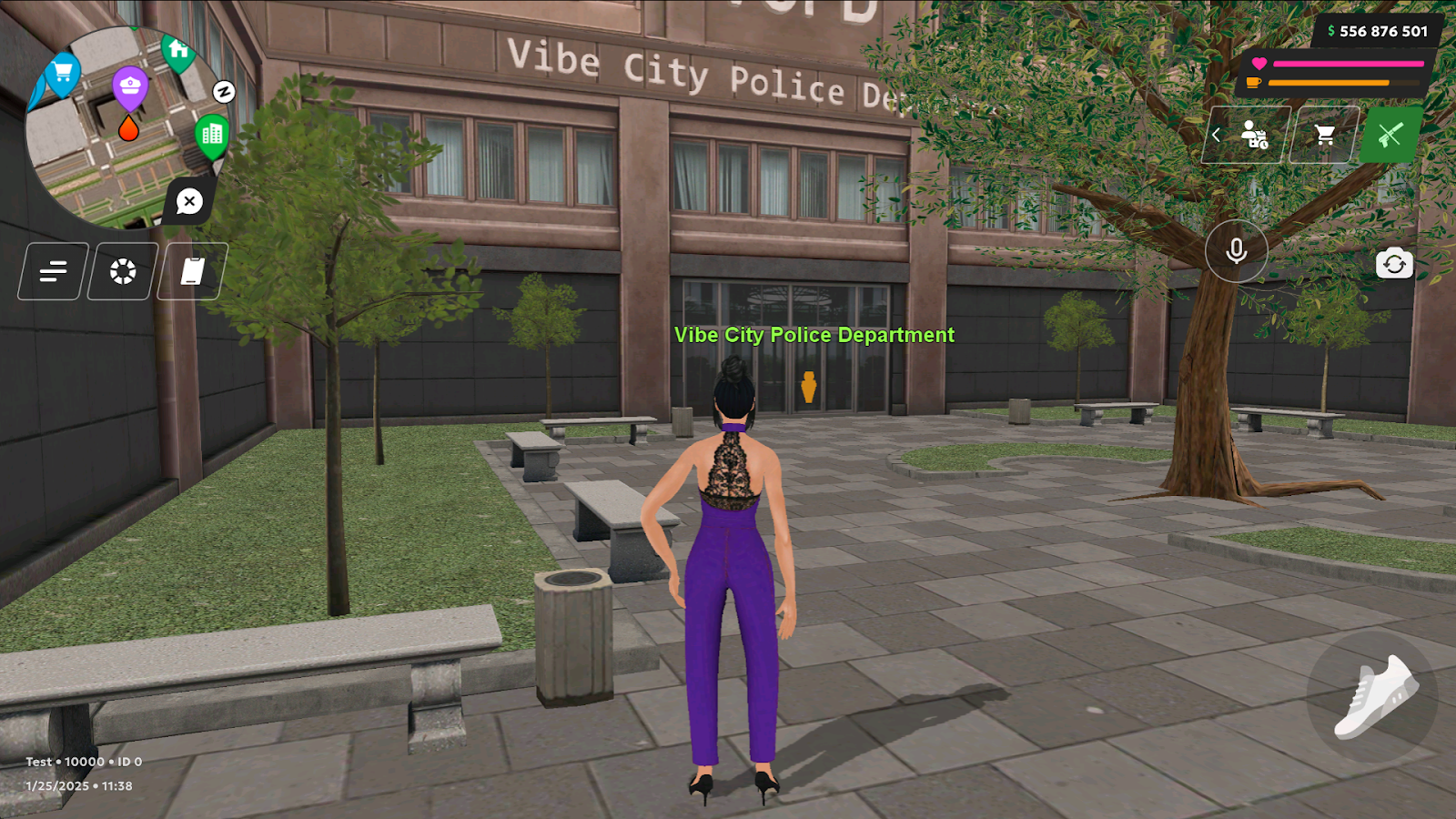Select the green house marker on the minimap
The height and width of the screenshot is (819, 1456).
click(x=178, y=51)
